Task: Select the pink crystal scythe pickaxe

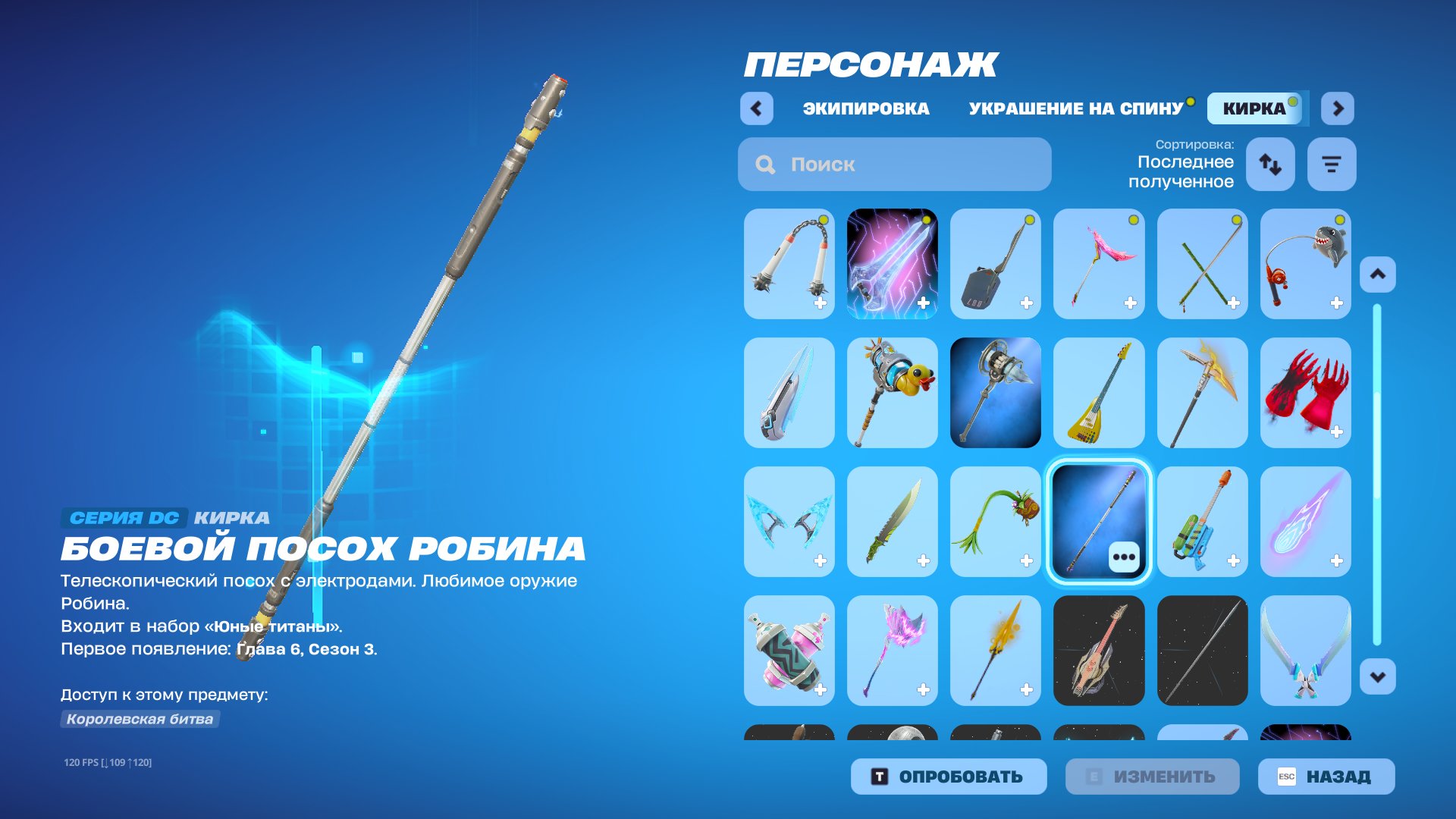Action: point(892,650)
